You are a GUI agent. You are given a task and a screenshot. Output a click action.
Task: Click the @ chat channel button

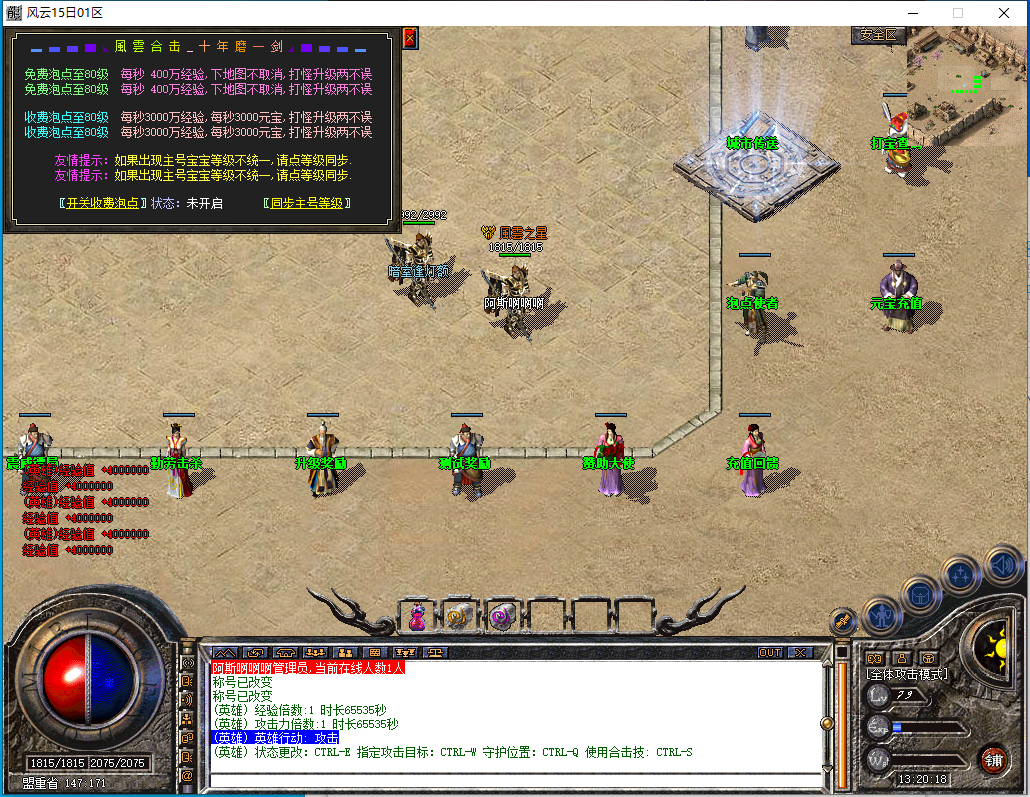click(187, 774)
